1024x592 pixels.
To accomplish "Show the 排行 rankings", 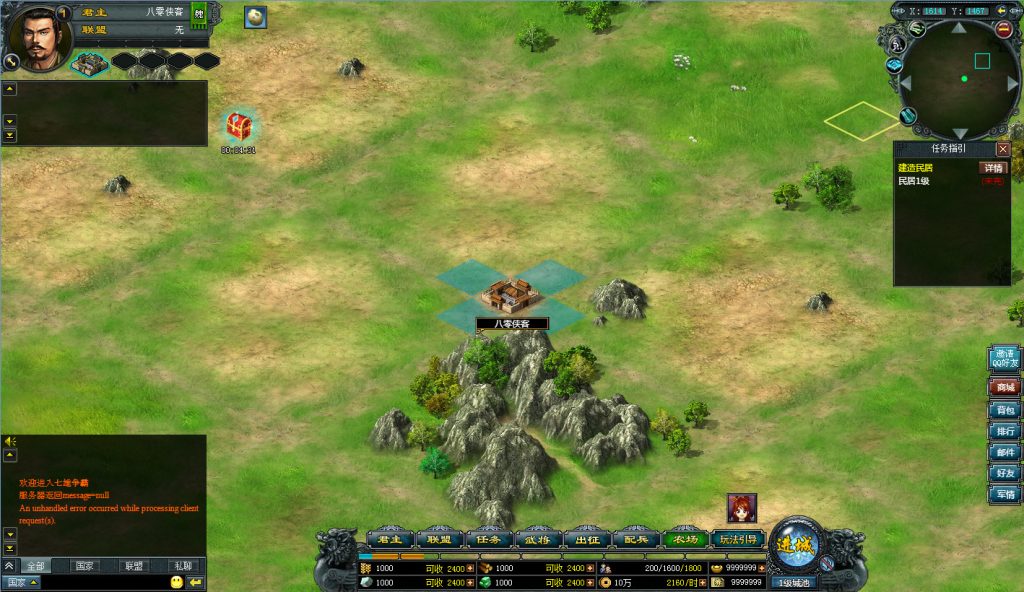I will coord(1004,431).
